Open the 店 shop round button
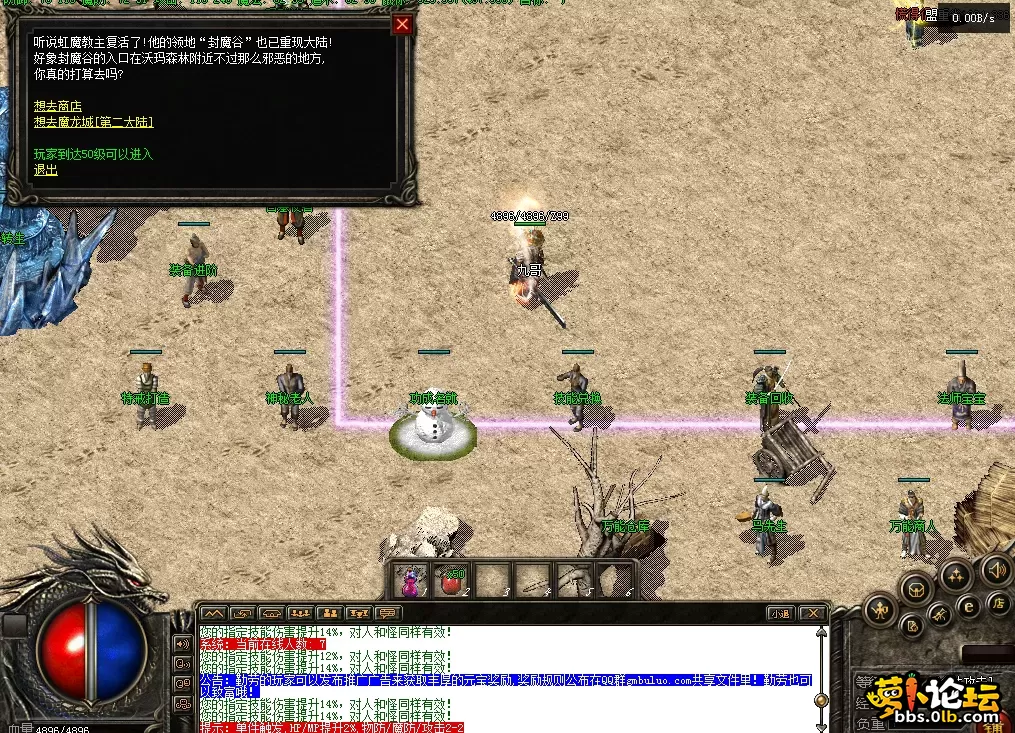Viewport: 1015px width, 733px height. point(998,602)
